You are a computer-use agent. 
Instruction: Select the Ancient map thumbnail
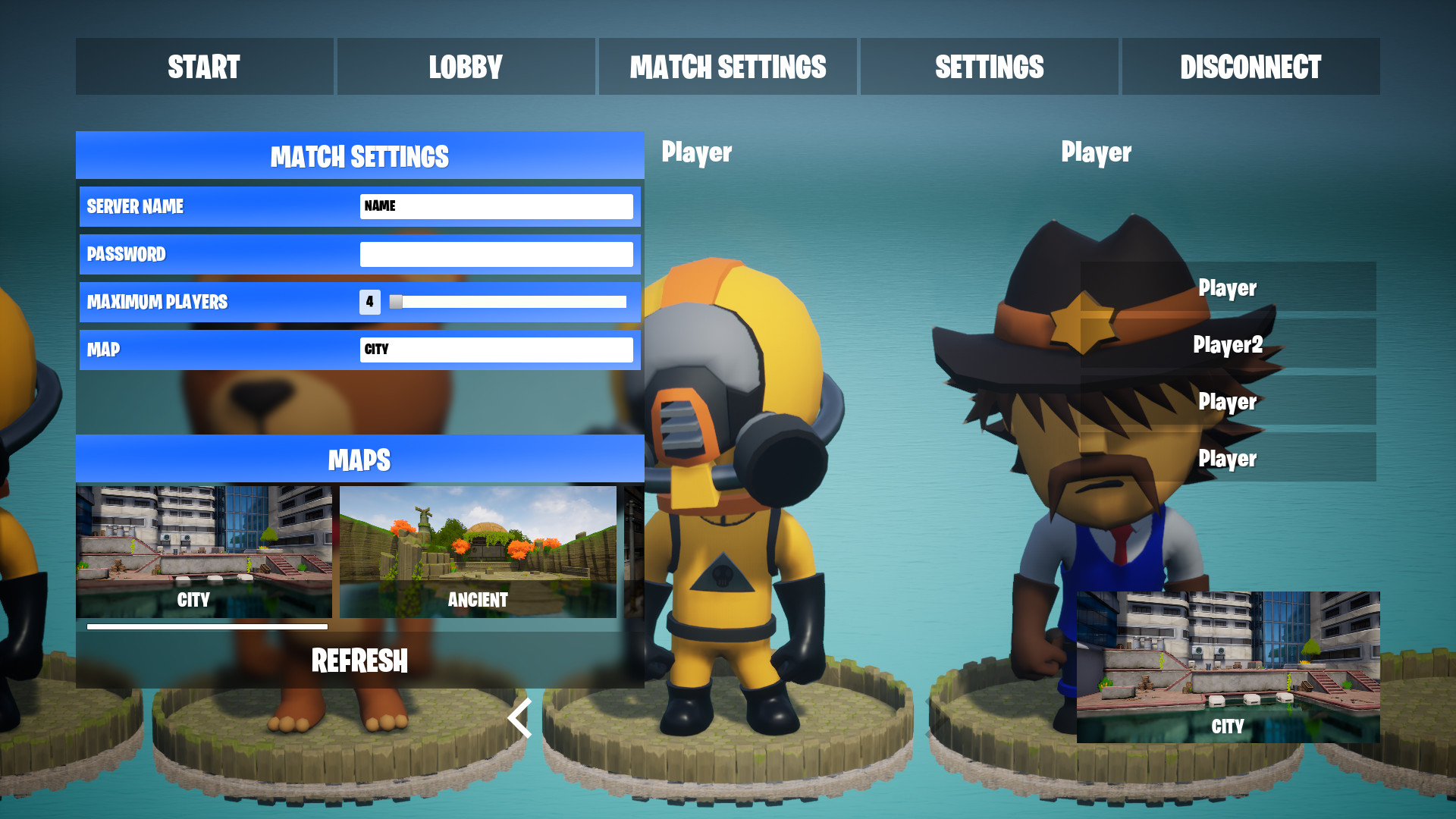[x=478, y=552]
